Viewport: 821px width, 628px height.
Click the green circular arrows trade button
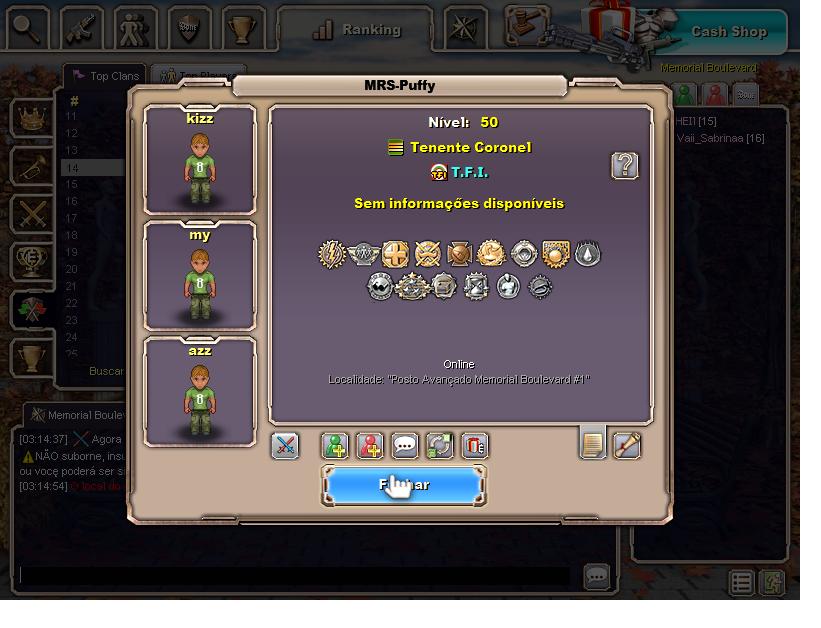(440, 445)
